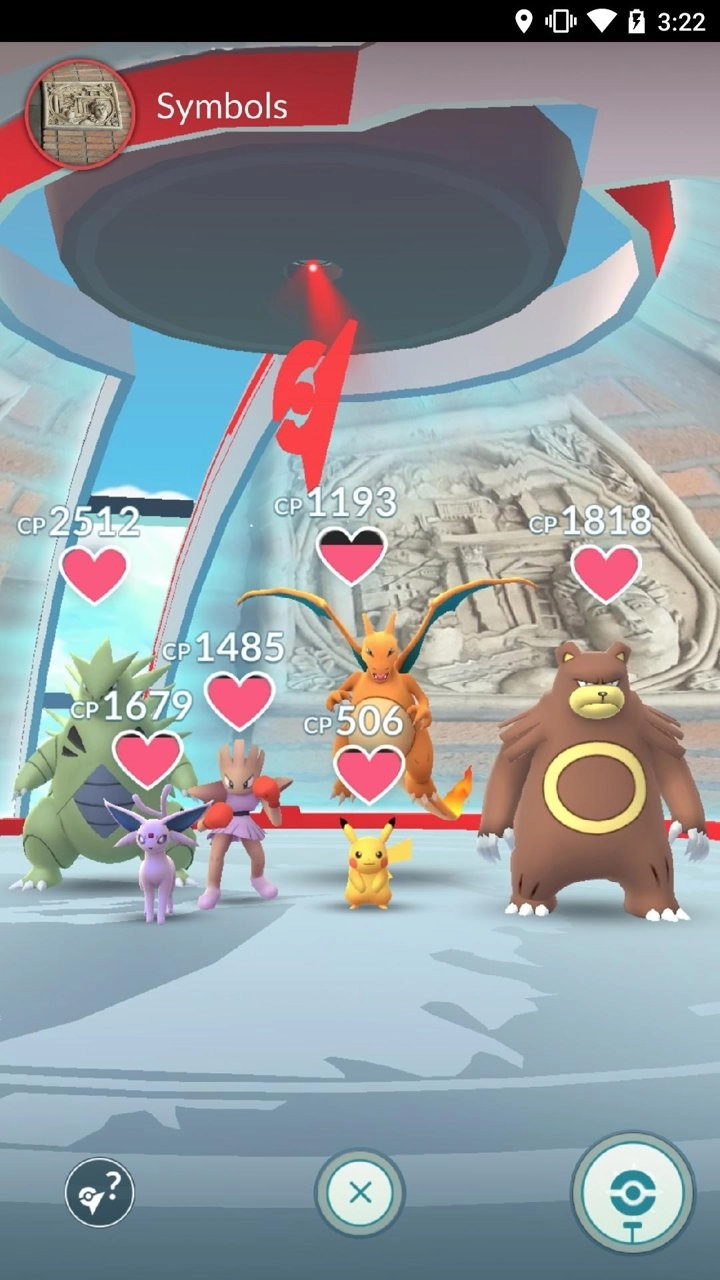Close the gym view with the X button
720x1280 pixels.
click(360, 1192)
